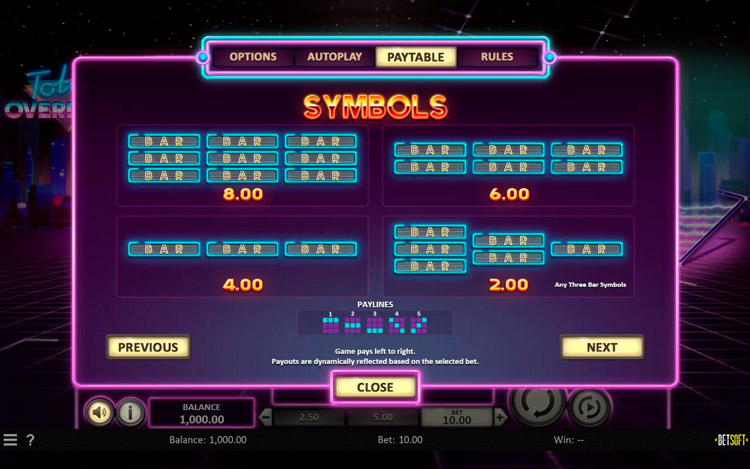Image resolution: width=750 pixels, height=469 pixels.
Task: Choose the 5.00 bet option
Action: click(x=383, y=417)
